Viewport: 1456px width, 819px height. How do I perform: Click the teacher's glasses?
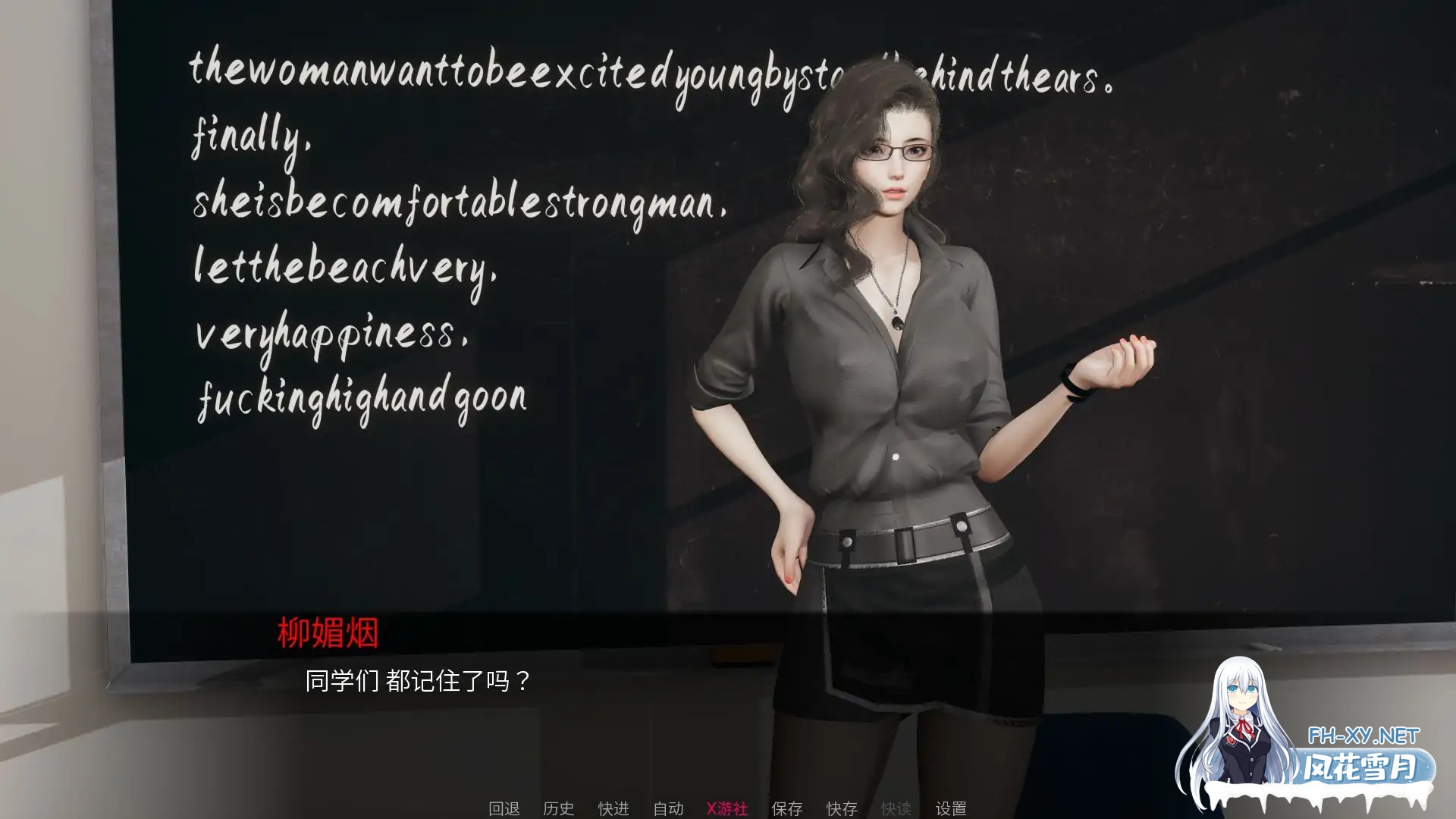(893, 152)
